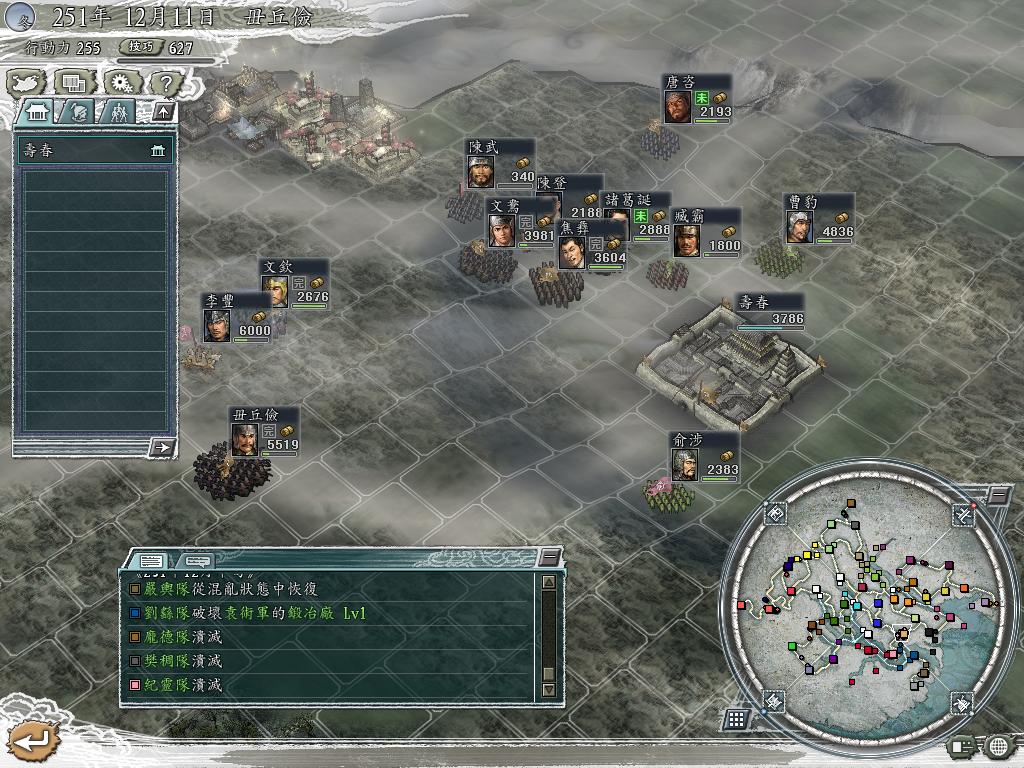Switch to the city building tab
Viewport: 1024px width, 768px height.
pyautogui.click(x=36, y=111)
